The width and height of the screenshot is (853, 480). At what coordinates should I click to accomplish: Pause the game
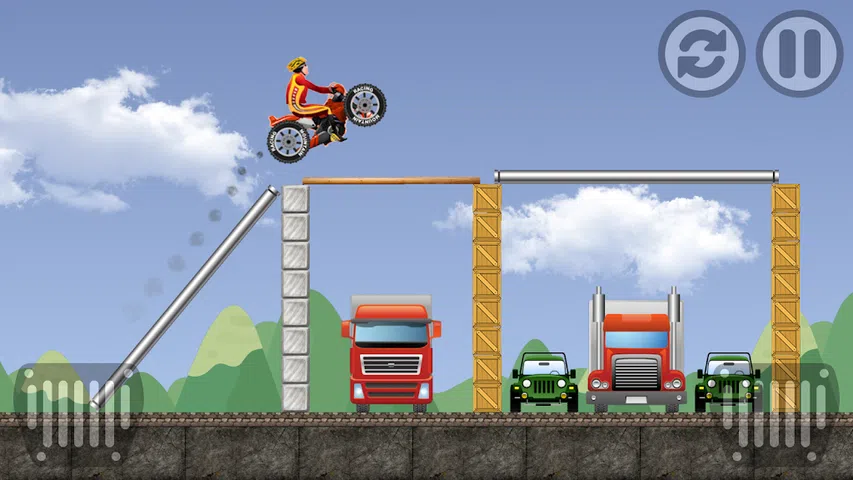(799, 53)
